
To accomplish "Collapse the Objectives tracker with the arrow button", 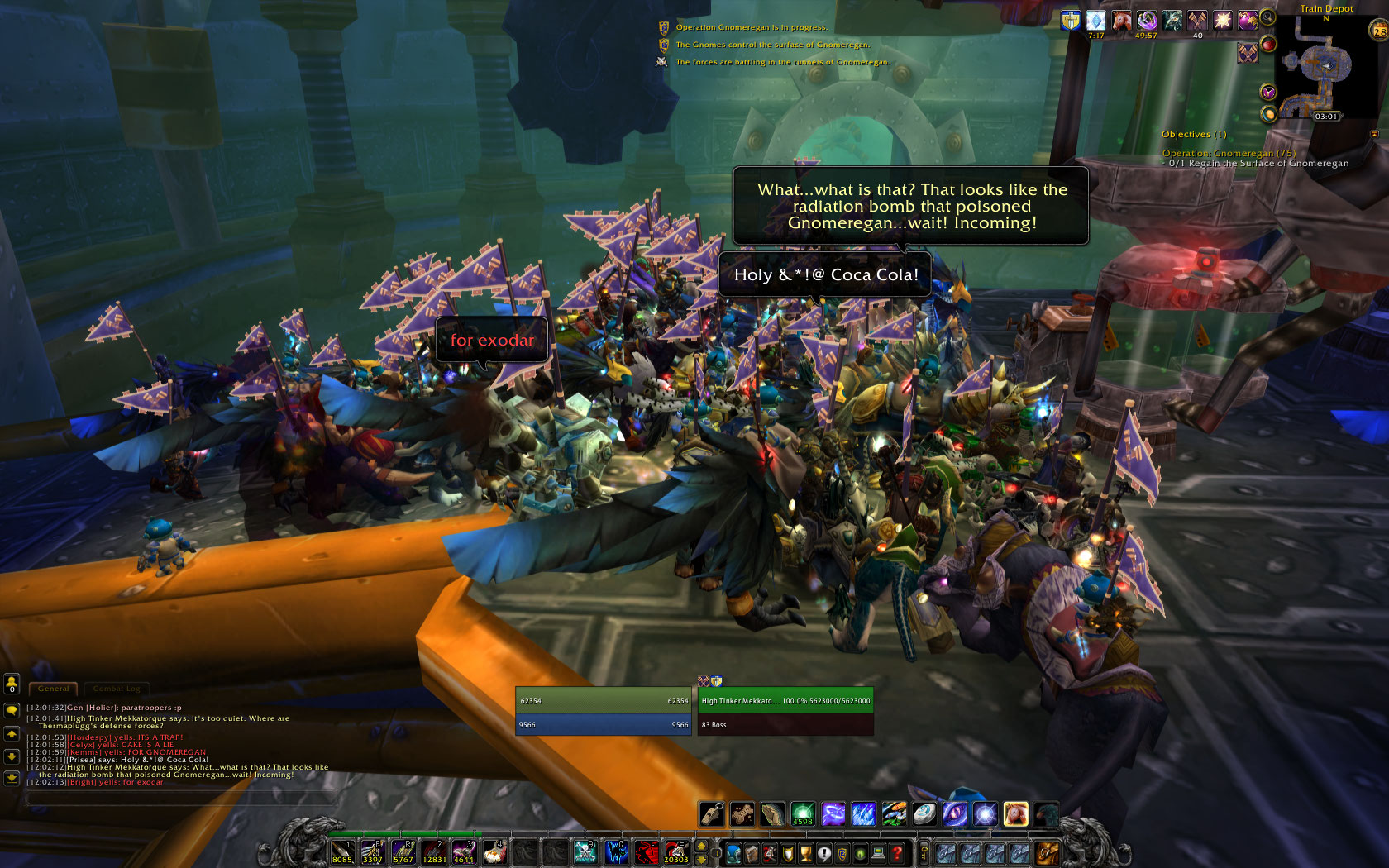I will (x=1374, y=134).
